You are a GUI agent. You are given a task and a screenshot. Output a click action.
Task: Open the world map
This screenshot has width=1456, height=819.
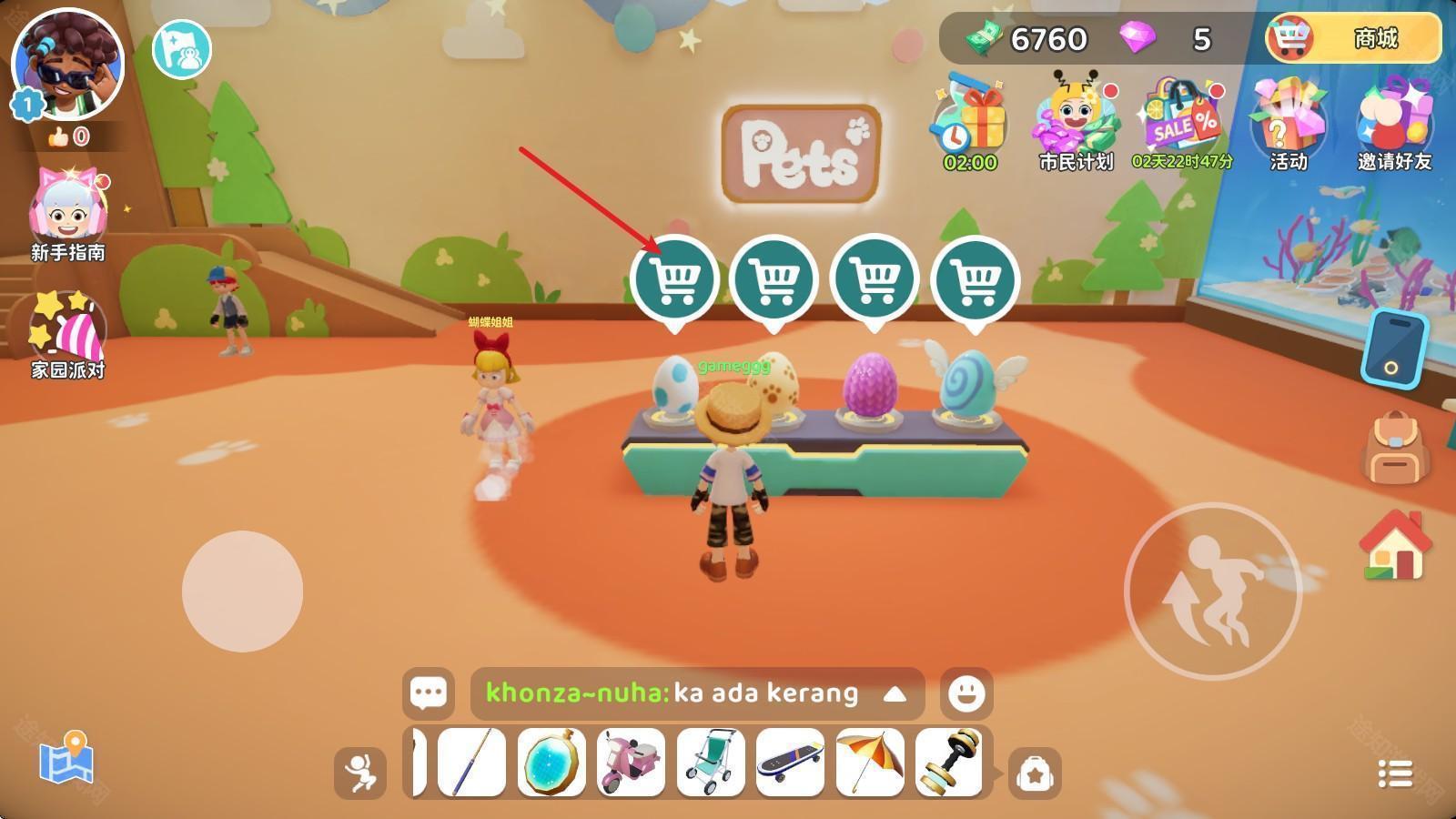(x=66, y=758)
